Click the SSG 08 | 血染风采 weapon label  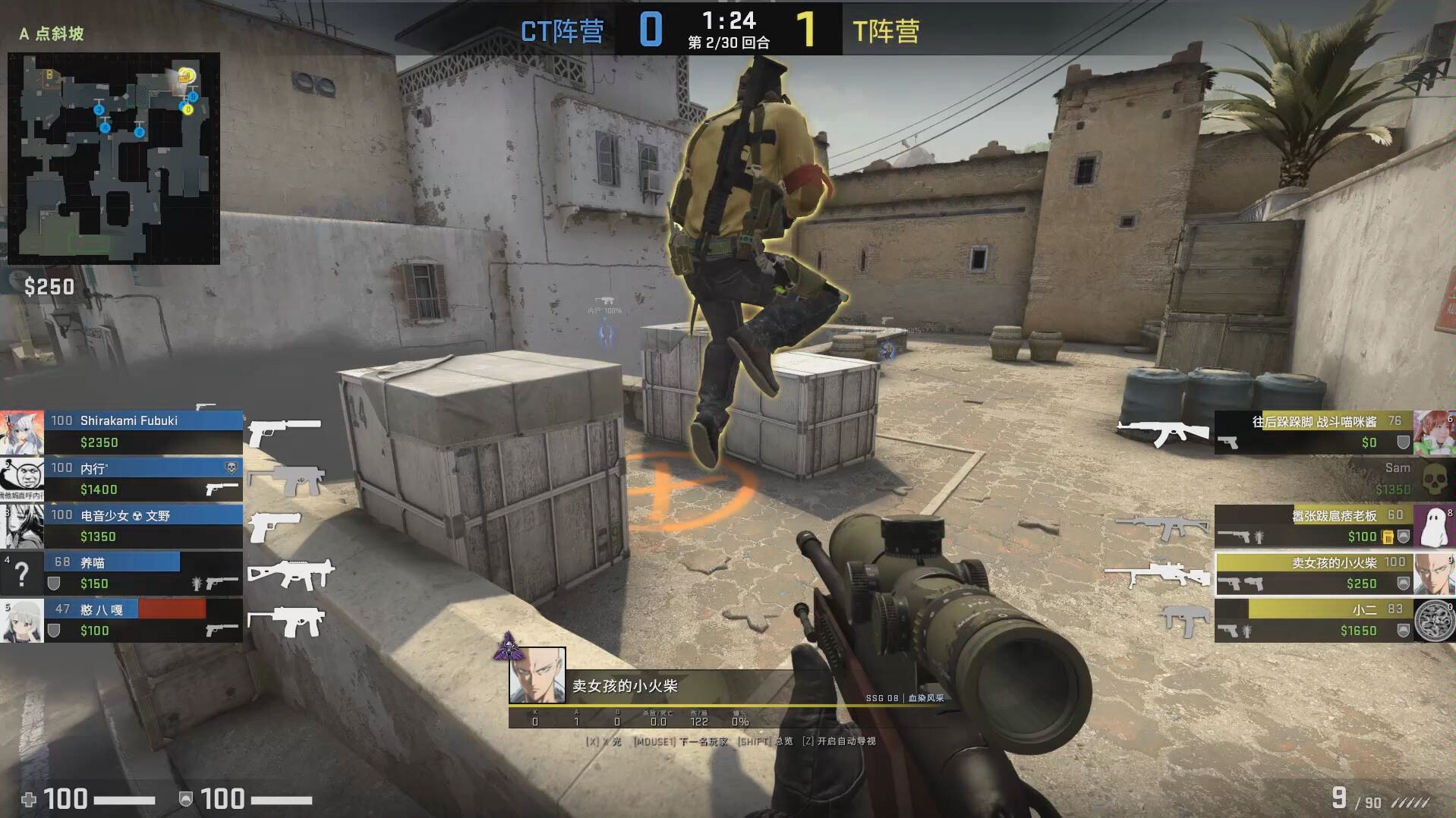904,698
